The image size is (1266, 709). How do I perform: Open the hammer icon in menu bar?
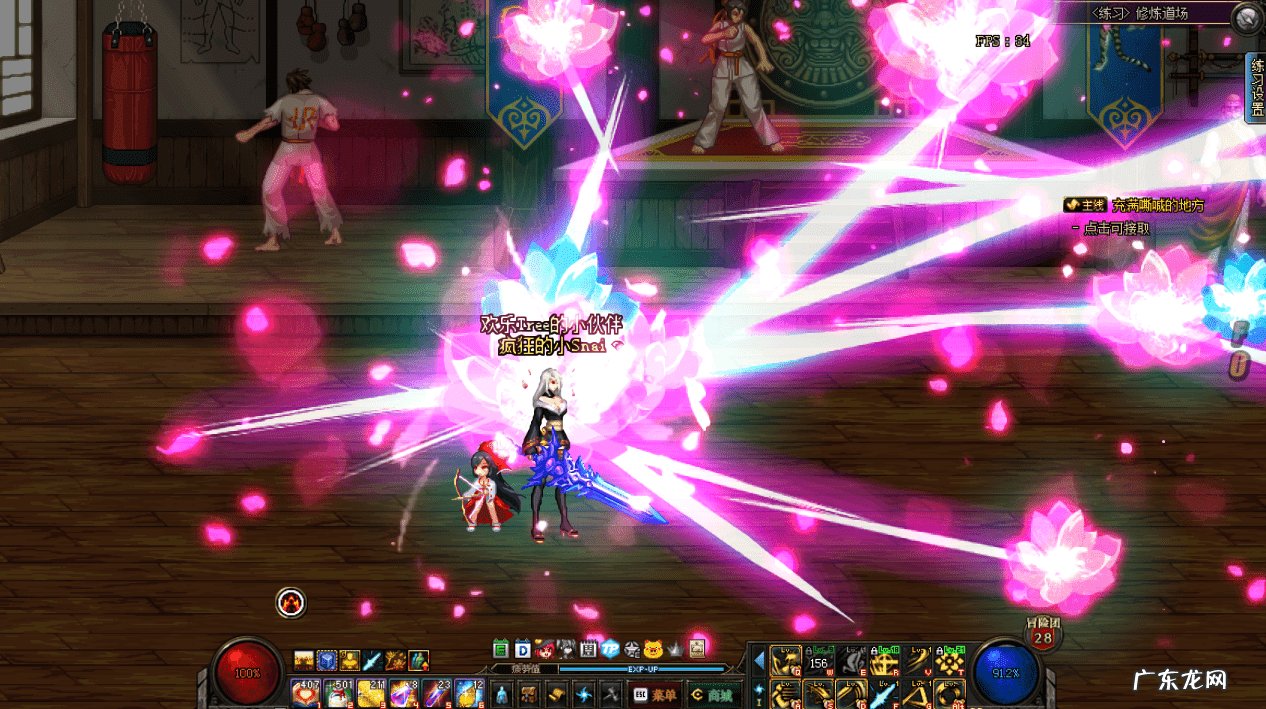[609, 694]
